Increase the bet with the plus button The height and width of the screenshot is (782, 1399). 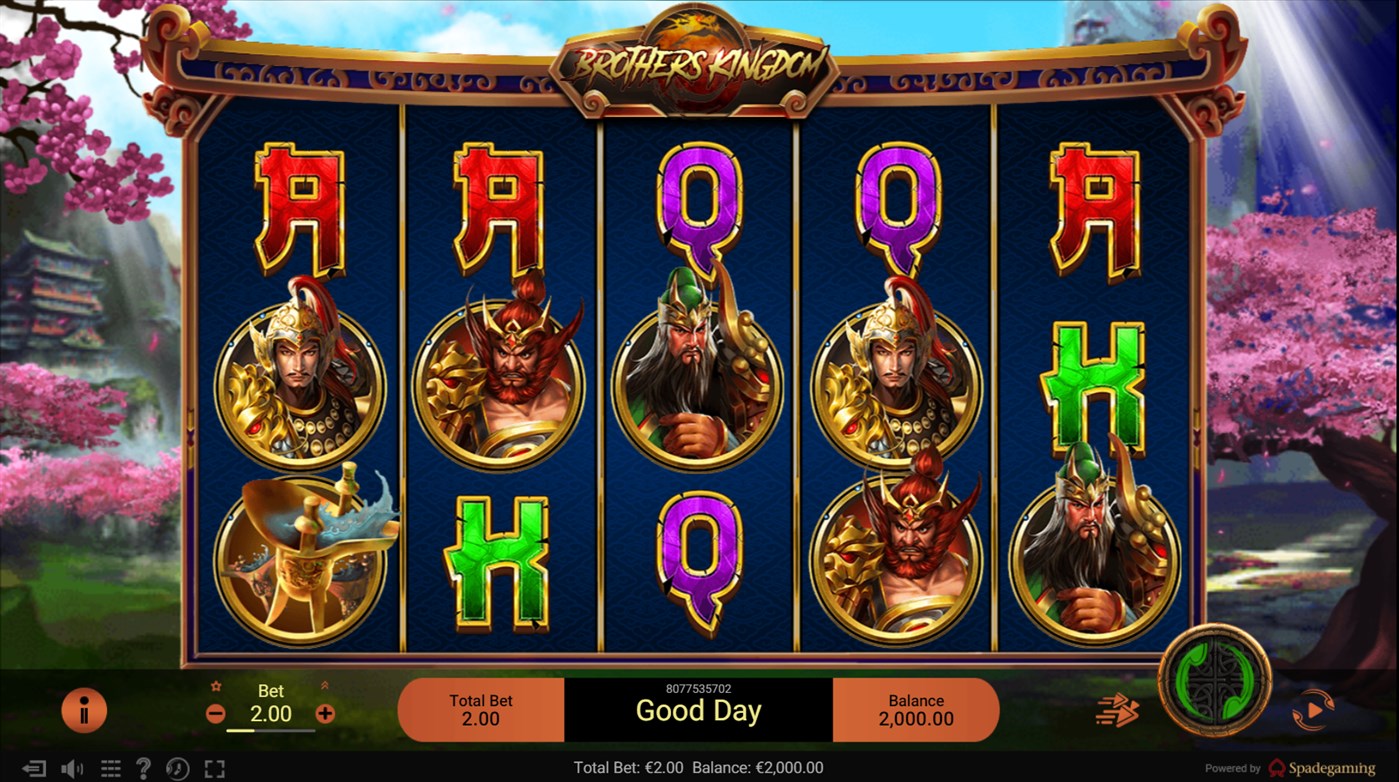point(325,713)
